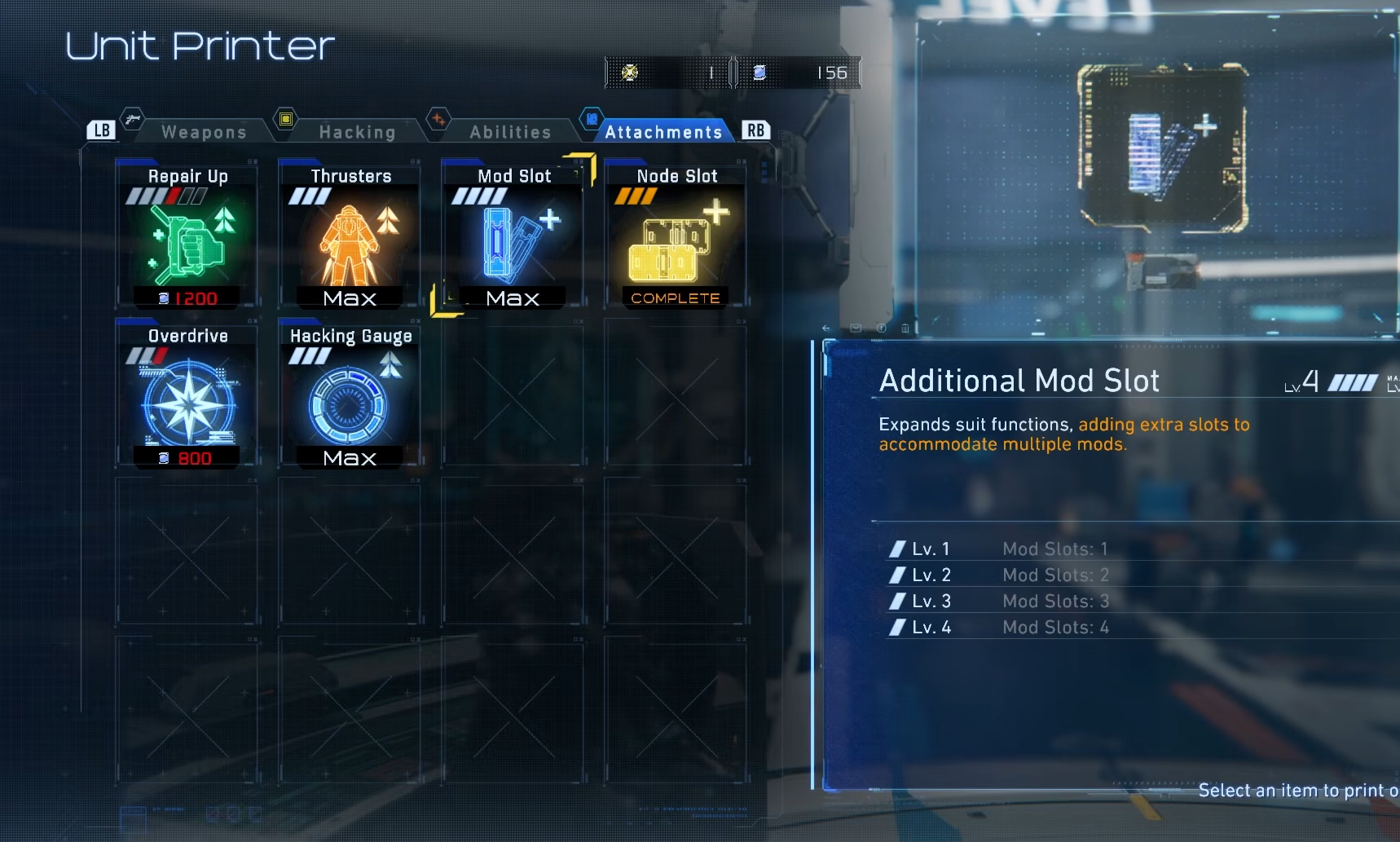Viewport: 1400px width, 842px height.
Task: Select the Repair Up attachment
Action: coord(187,236)
